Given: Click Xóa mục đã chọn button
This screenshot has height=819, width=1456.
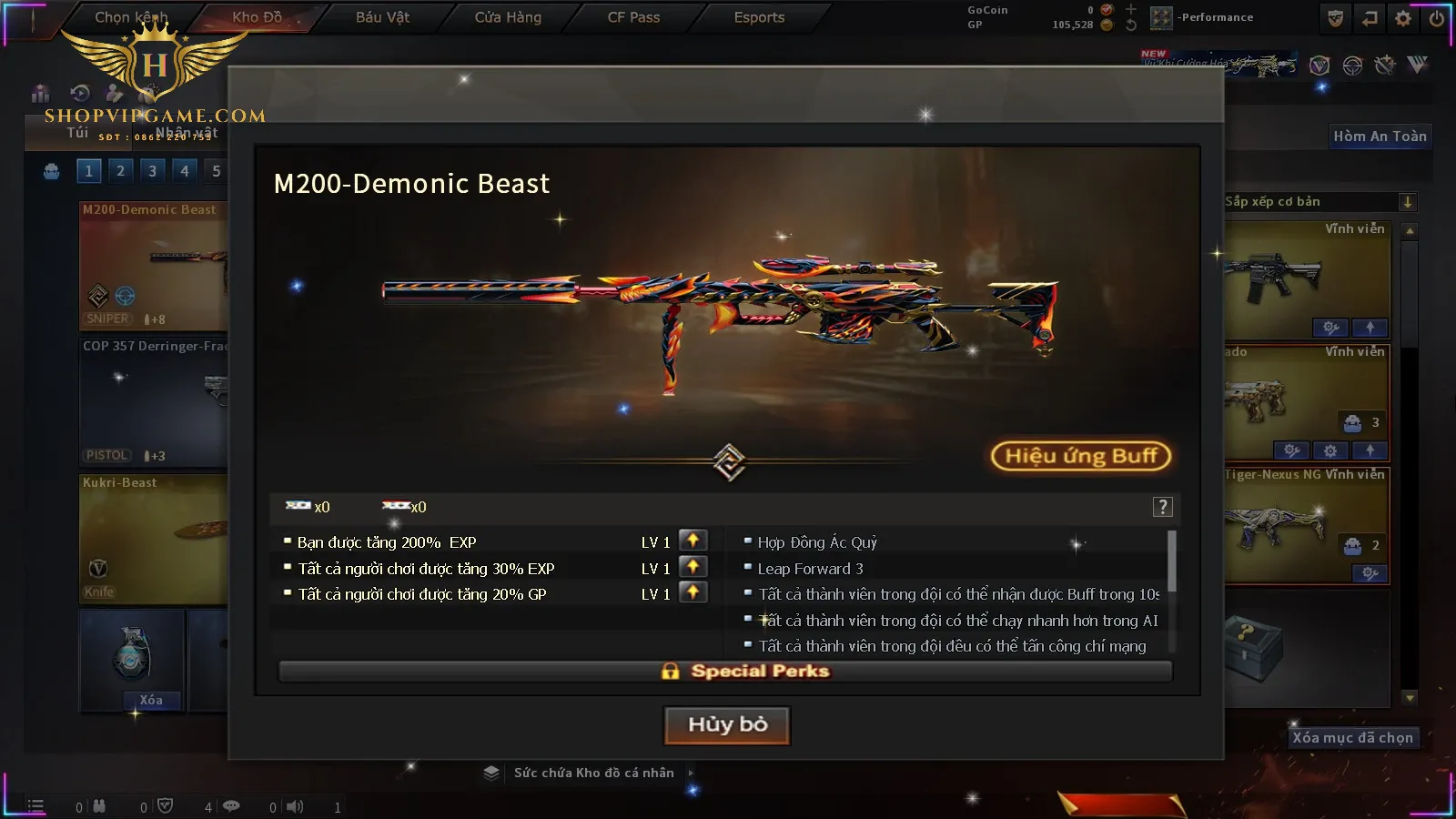Looking at the screenshot, I should coord(1352,738).
